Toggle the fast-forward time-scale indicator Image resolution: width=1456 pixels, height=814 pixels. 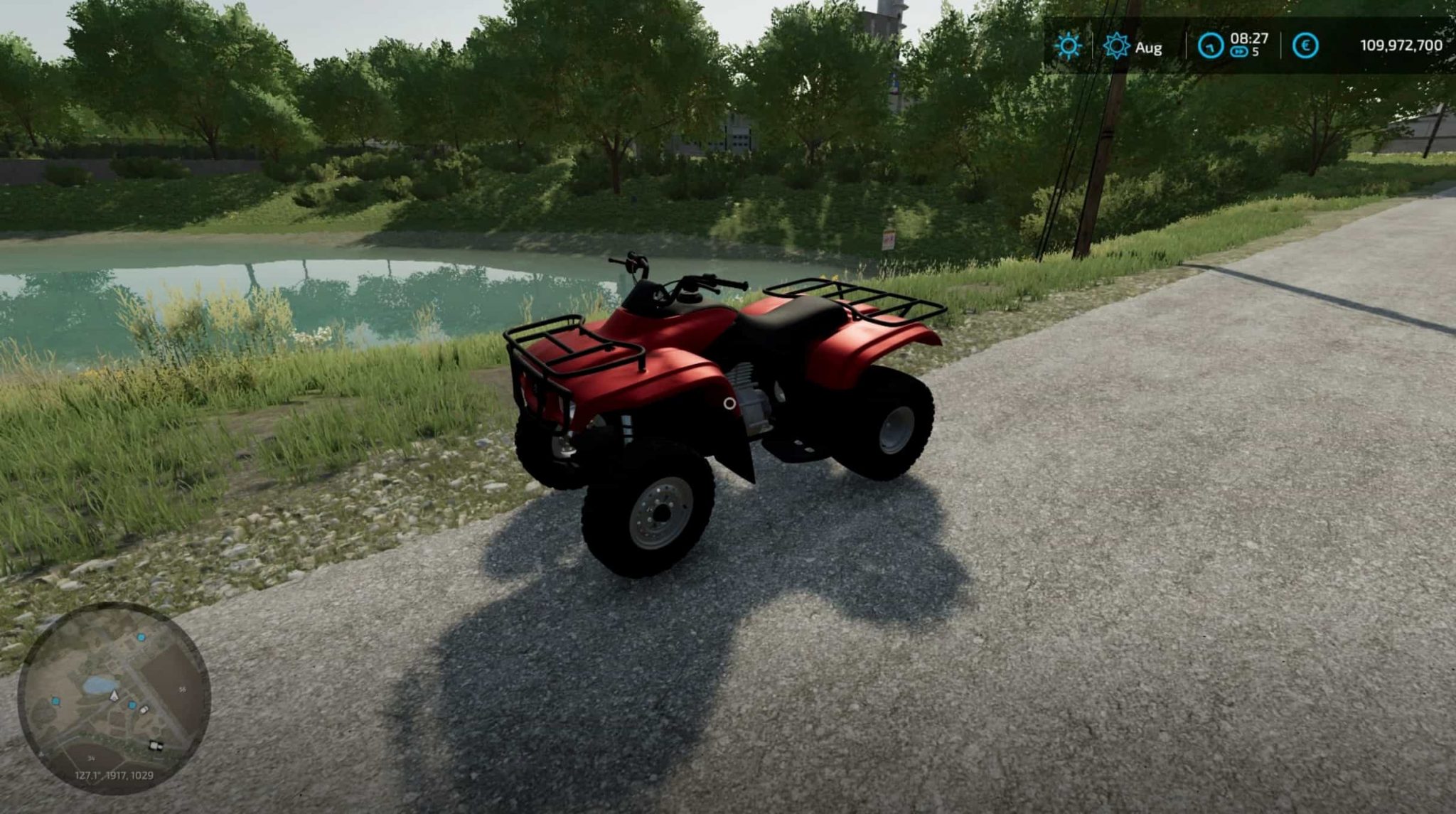pos(1240,52)
